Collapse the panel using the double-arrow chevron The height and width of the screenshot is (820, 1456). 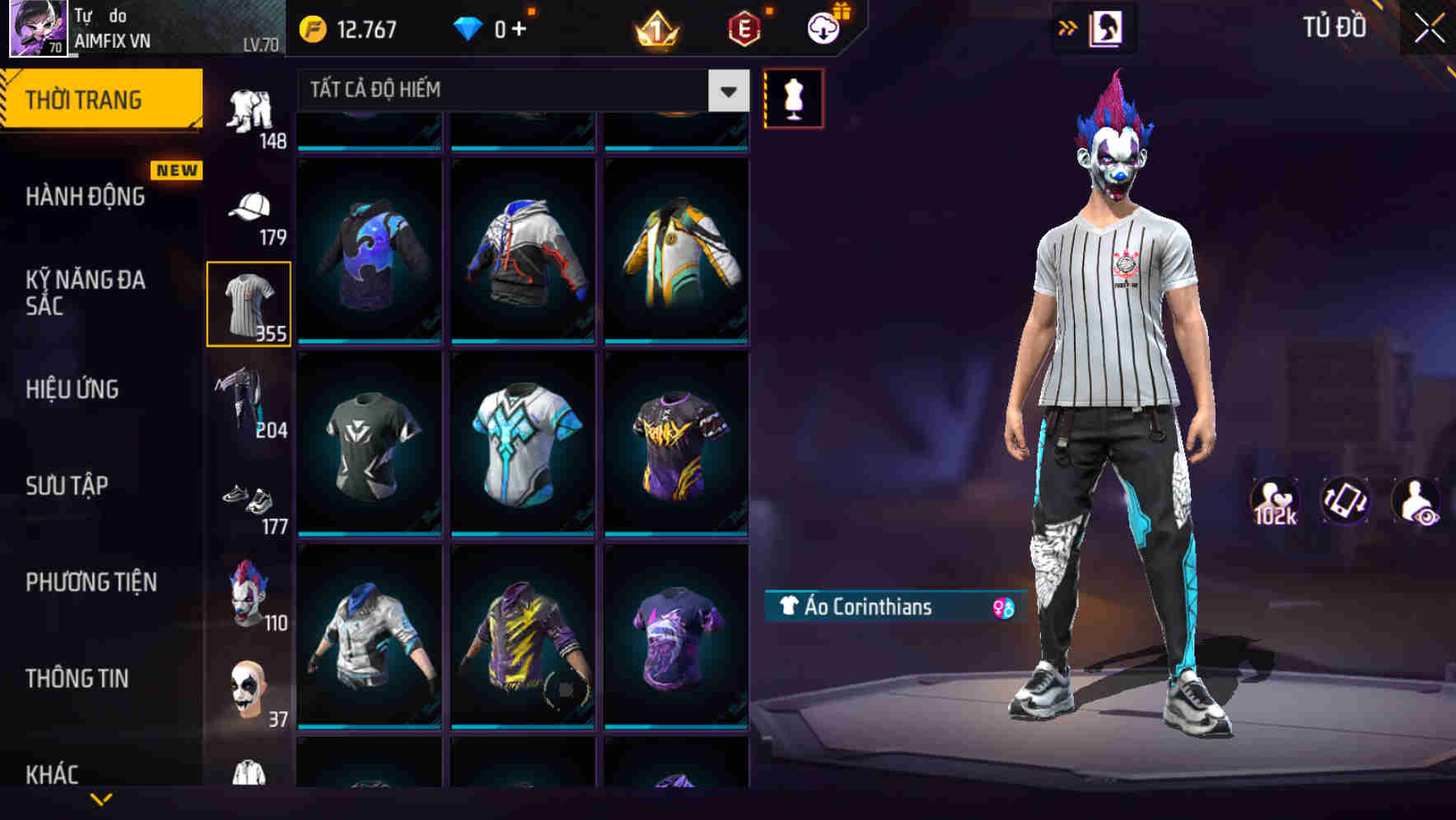pos(1067,26)
